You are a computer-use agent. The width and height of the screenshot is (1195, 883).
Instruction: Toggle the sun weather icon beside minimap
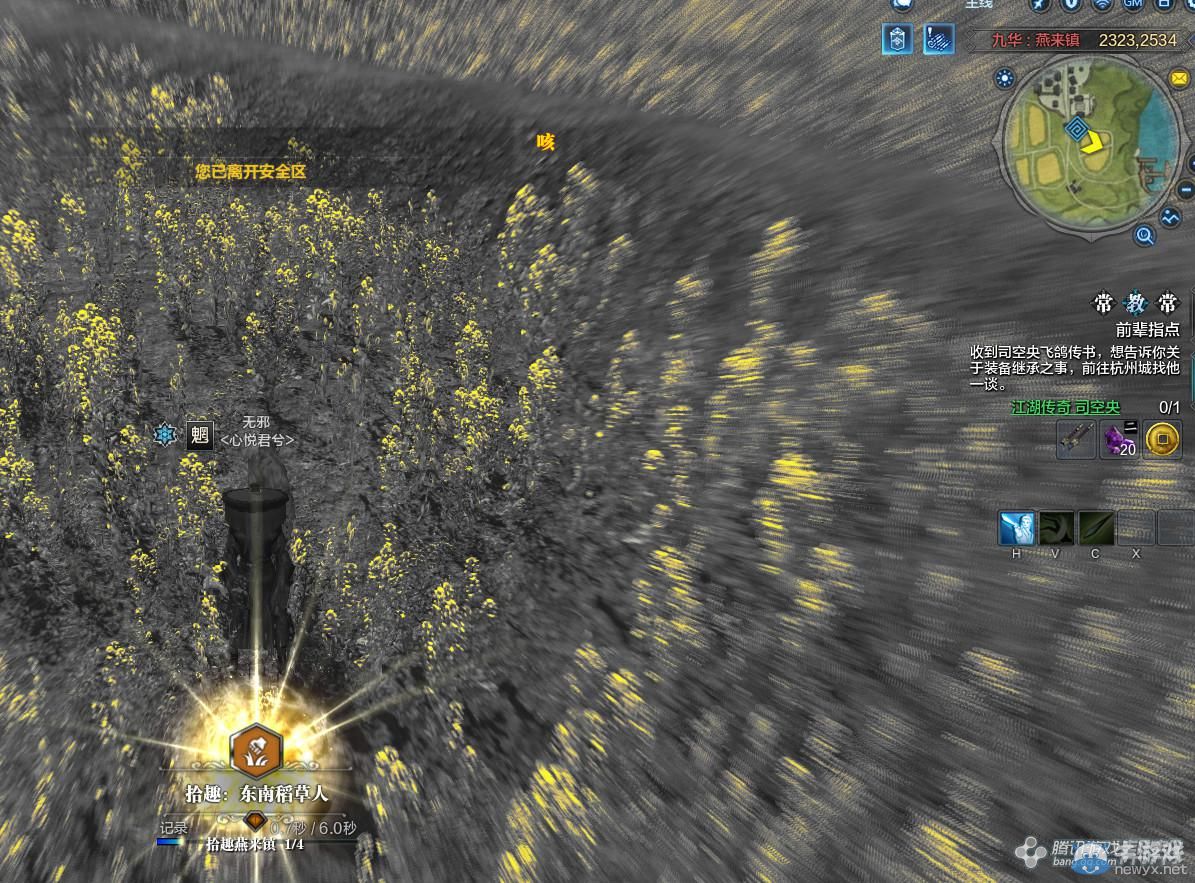coord(1005,78)
